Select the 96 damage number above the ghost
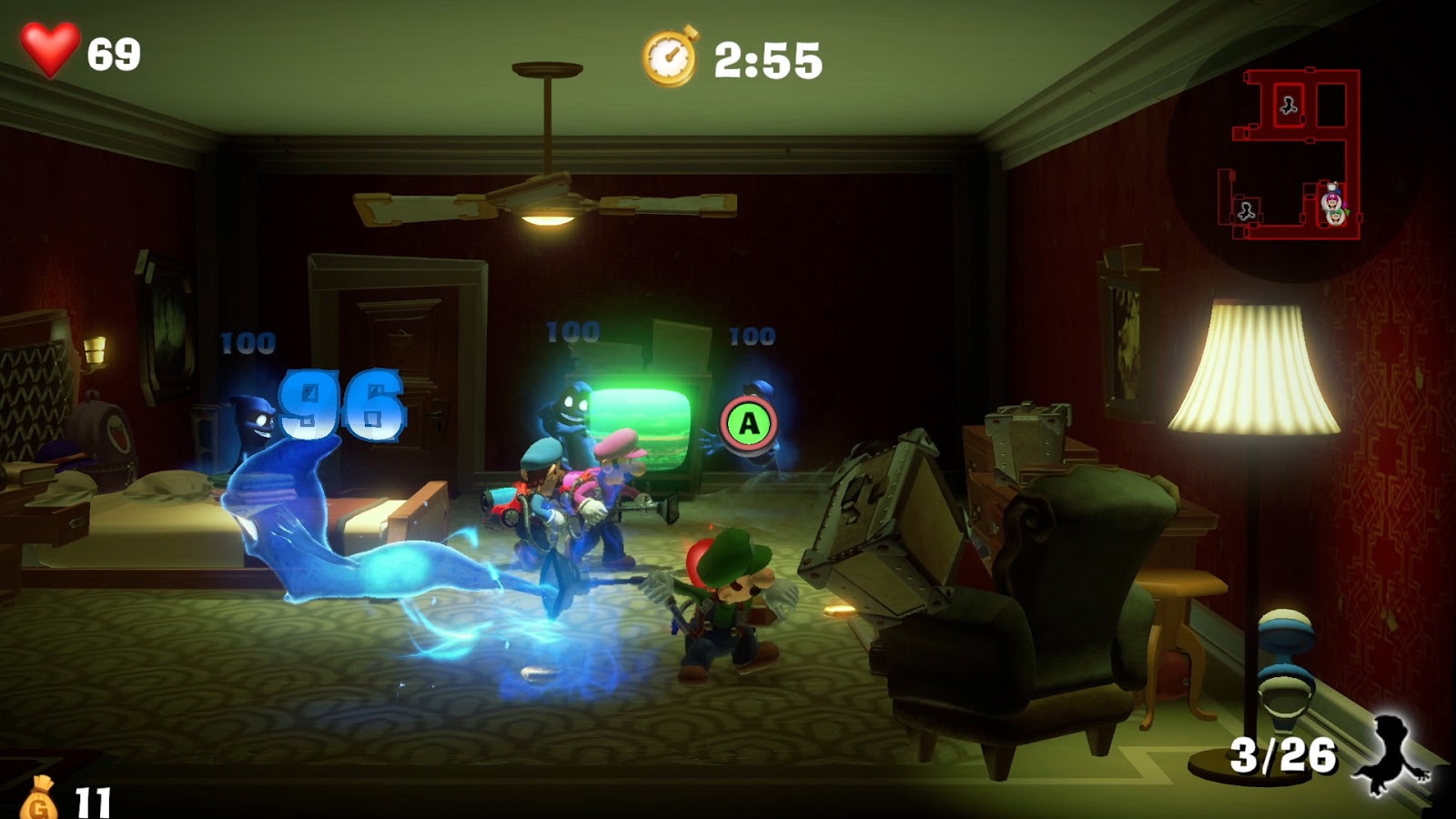The image size is (1456, 819). tap(341, 405)
